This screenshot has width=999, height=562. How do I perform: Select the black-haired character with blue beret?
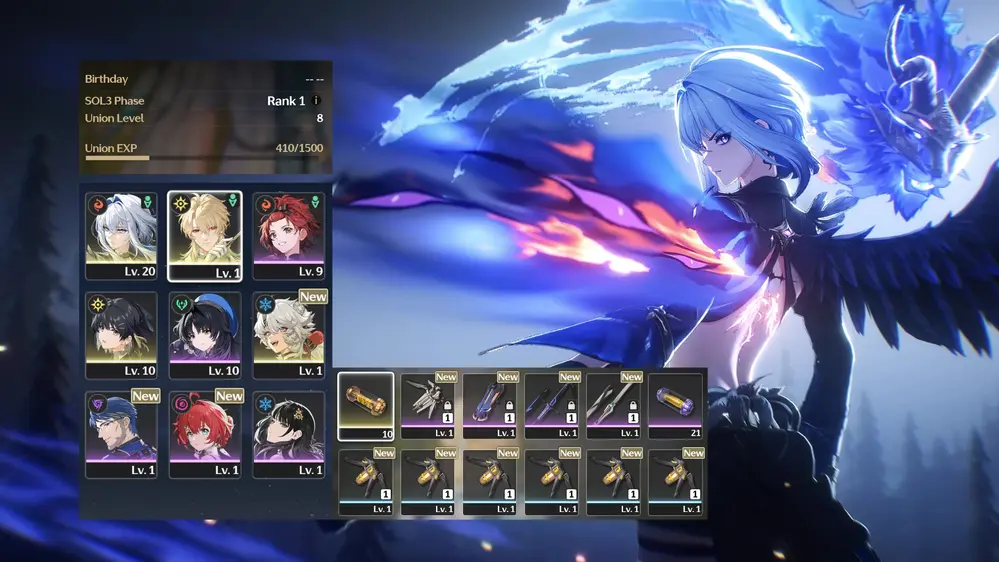pos(205,334)
